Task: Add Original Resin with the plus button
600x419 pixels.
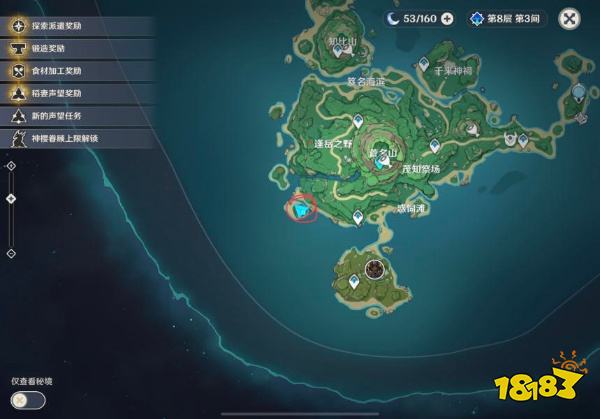Action: click(447, 18)
